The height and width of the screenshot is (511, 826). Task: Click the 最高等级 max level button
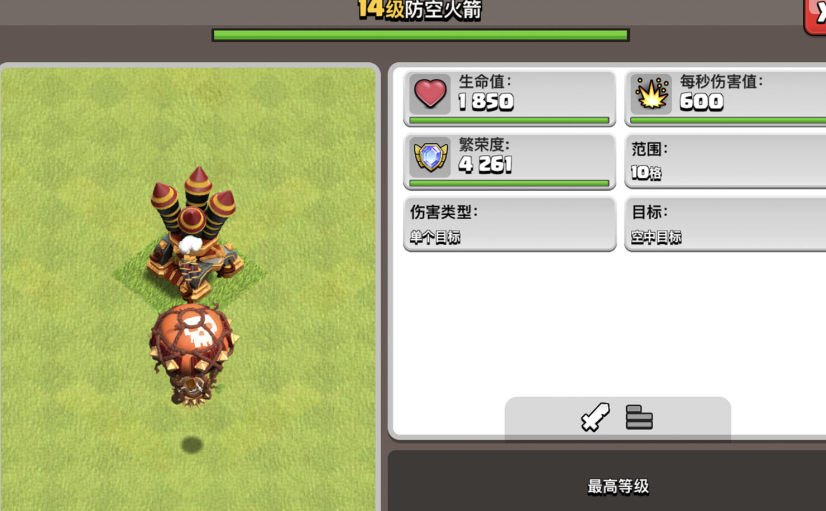point(617,486)
